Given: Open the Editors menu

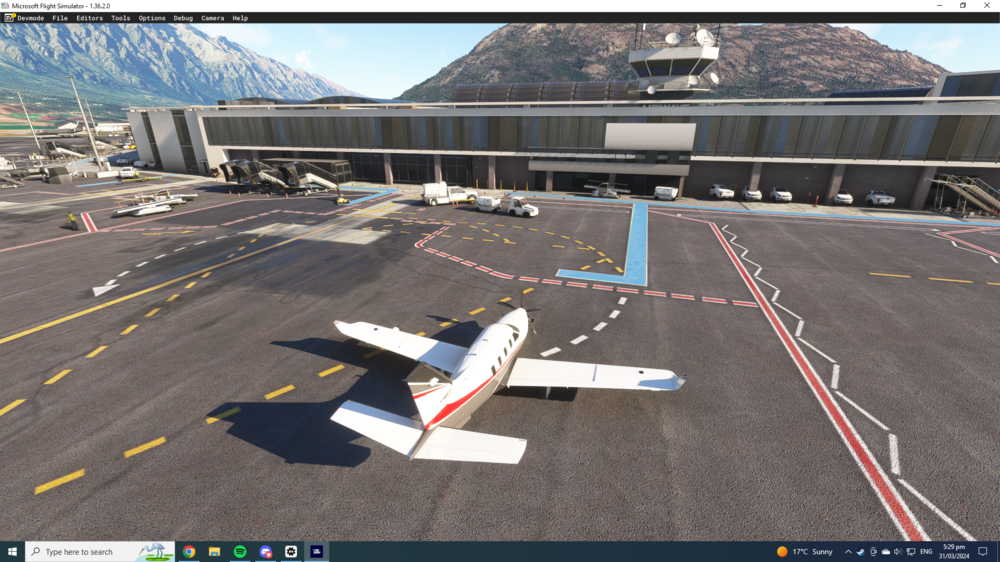Looking at the screenshot, I should coord(89,18).
